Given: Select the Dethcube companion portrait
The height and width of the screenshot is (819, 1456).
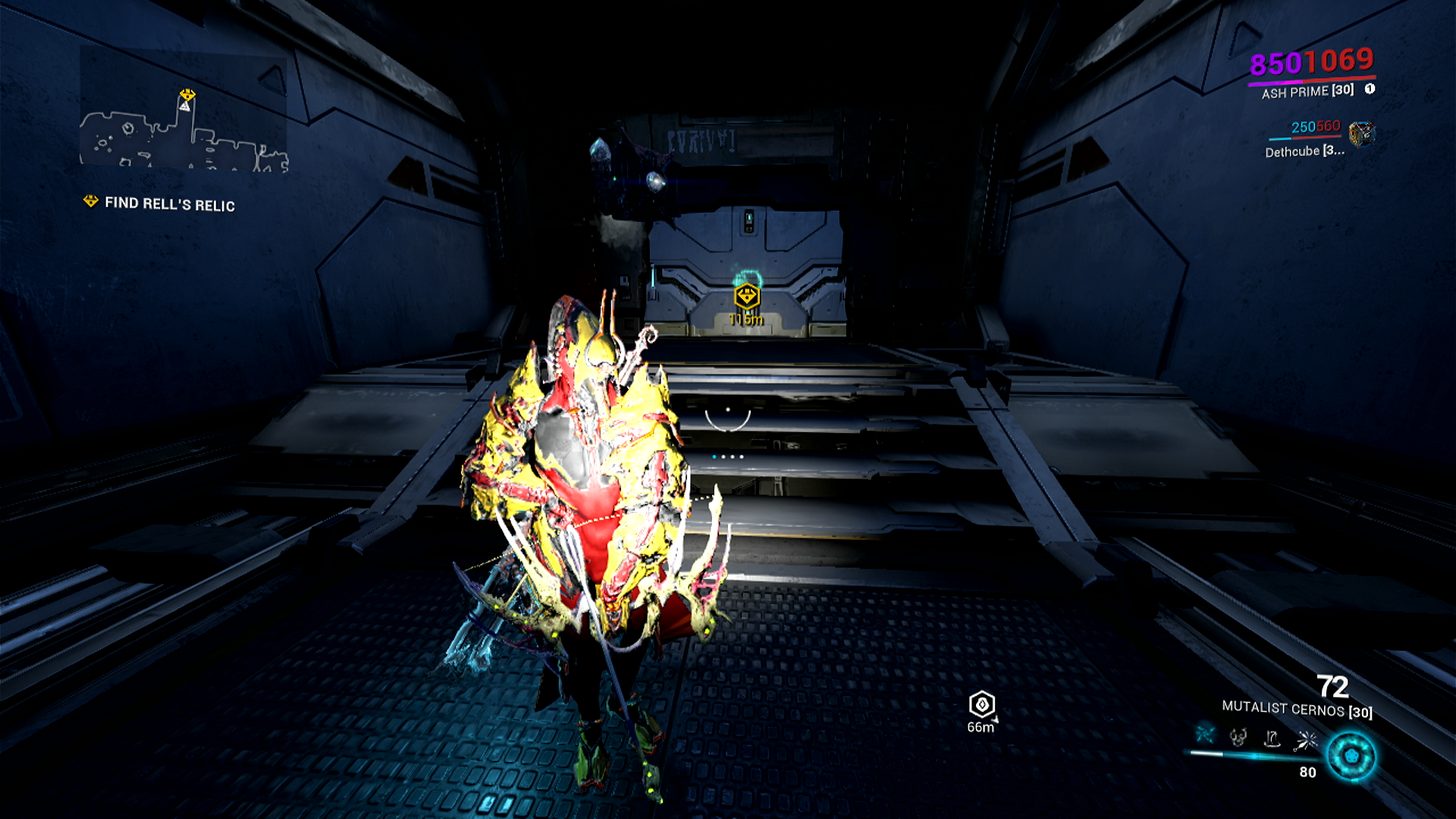Looking at the screenshot, I should point(1362,134).
